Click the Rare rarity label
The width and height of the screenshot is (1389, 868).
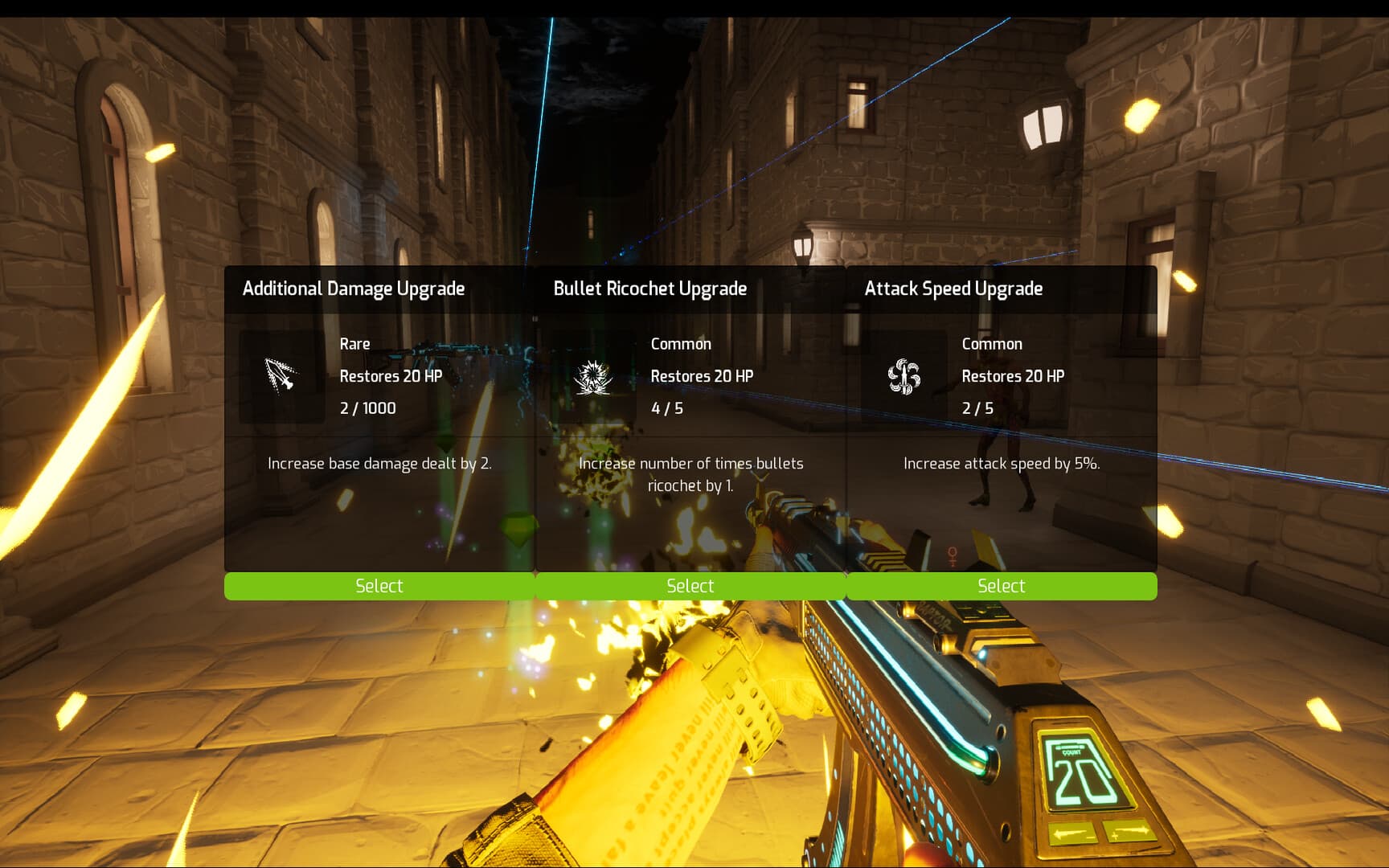coord(354,343)
